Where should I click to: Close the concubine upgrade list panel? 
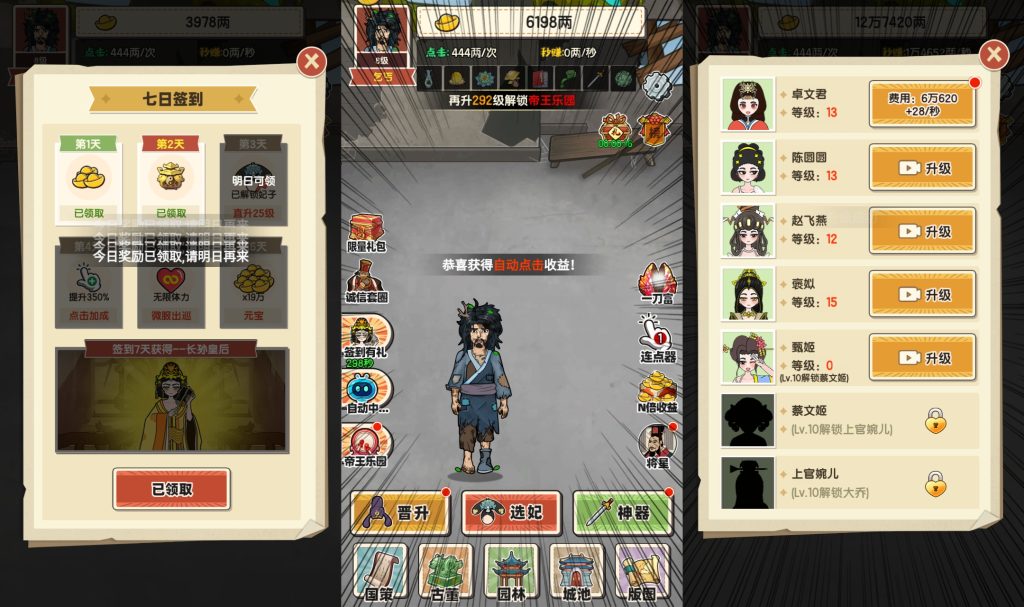(x=993, y=55)
